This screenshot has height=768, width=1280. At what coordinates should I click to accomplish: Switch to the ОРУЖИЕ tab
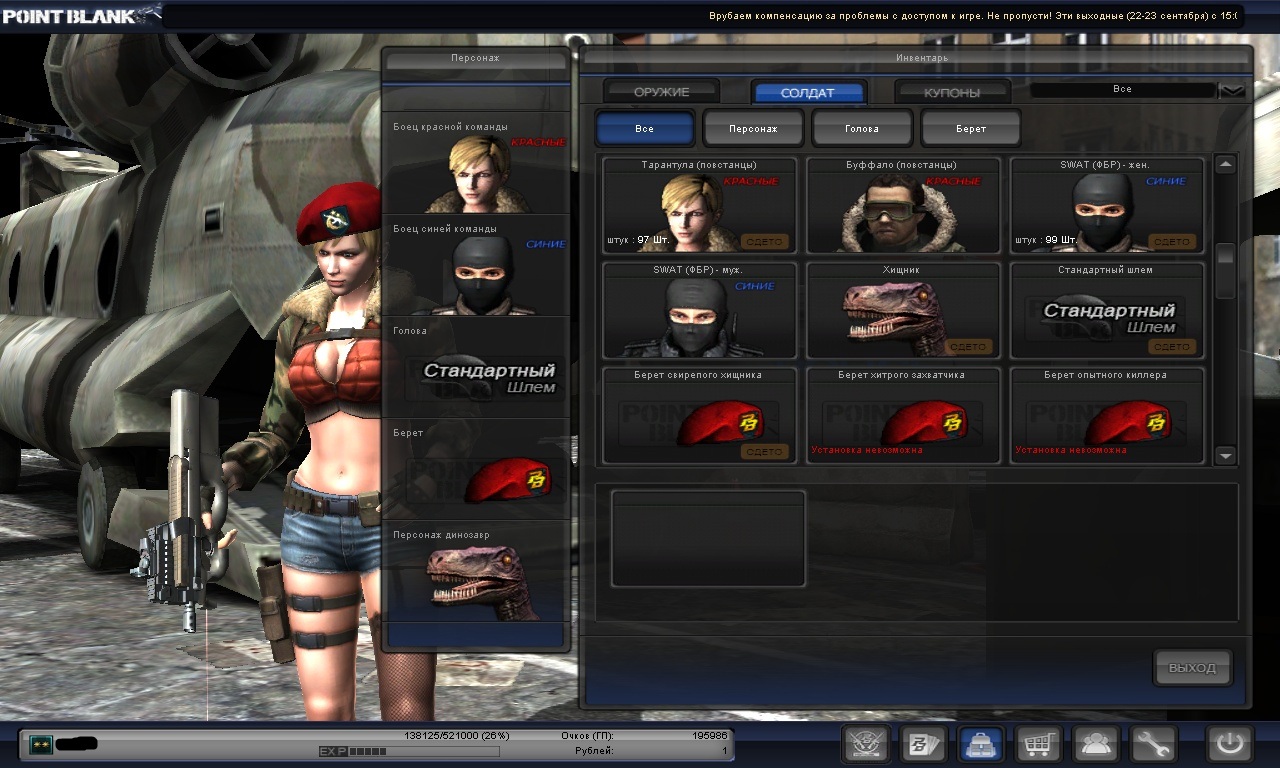[x=661, y=92]
